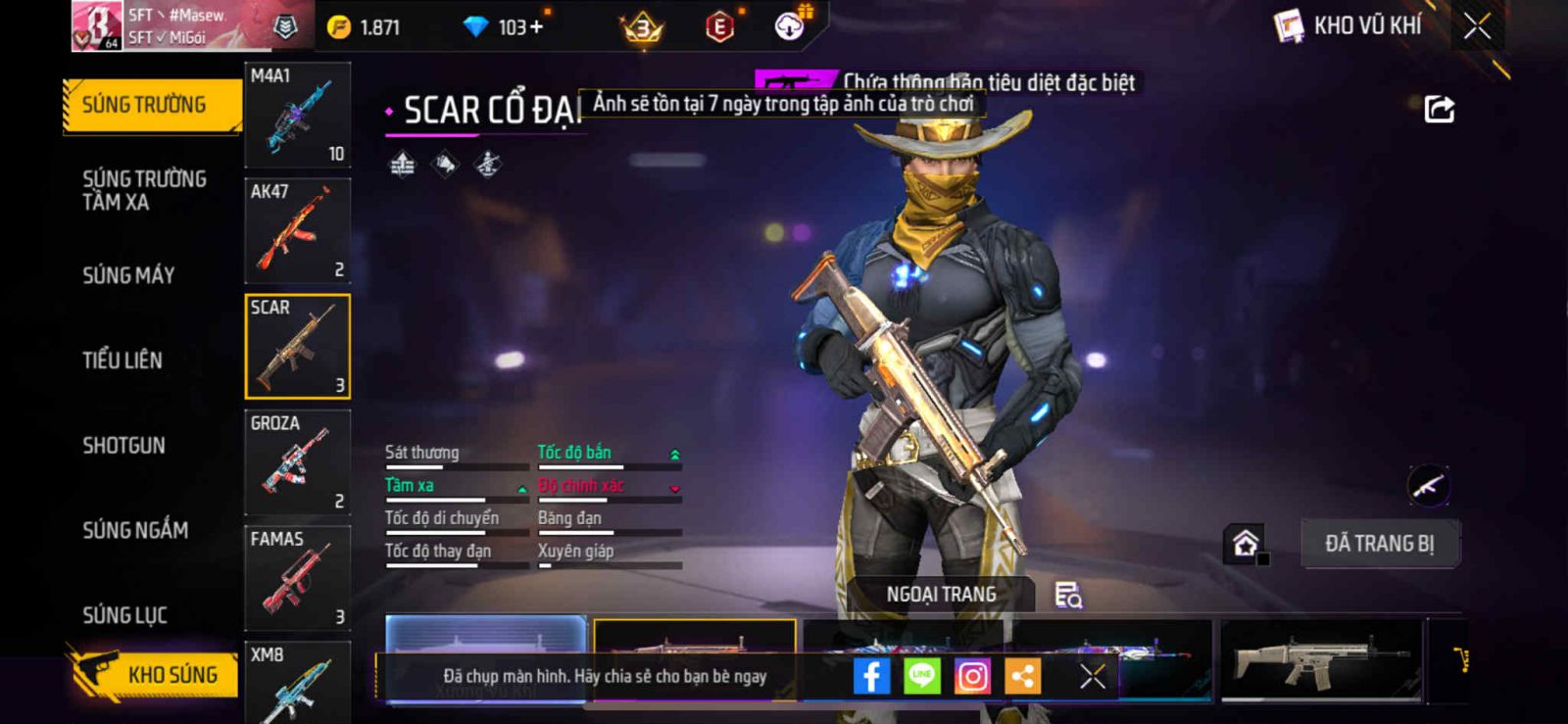Dismiss the screenshot share banner
1568x724 pixels.
1092,676
